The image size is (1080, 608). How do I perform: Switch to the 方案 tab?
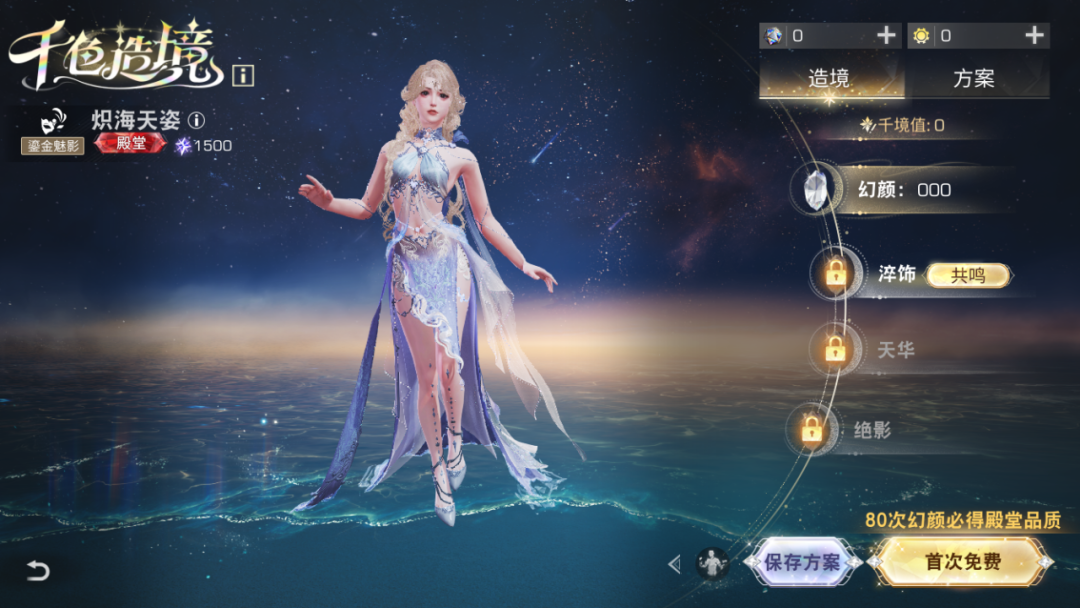tap(974, 78)
